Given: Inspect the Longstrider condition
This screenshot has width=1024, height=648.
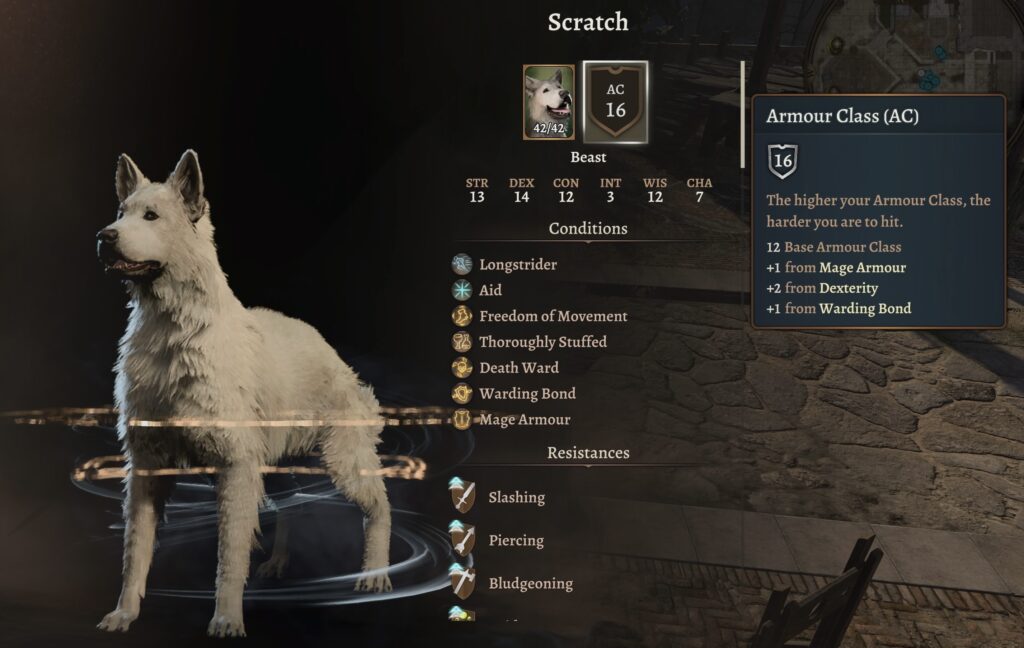Looking at the screenshot, I should 517,265.
